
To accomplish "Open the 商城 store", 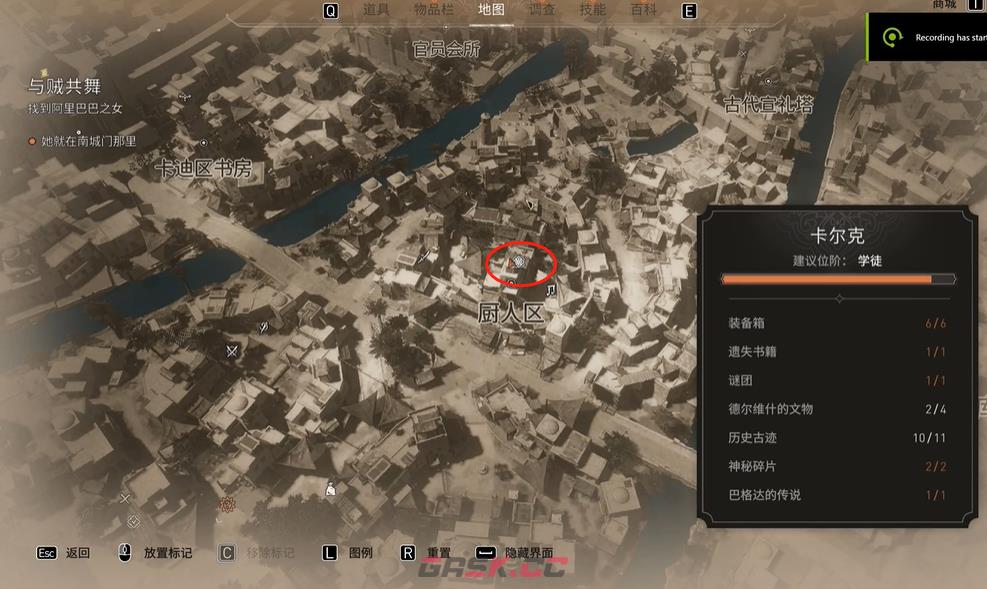I will 944,5.
